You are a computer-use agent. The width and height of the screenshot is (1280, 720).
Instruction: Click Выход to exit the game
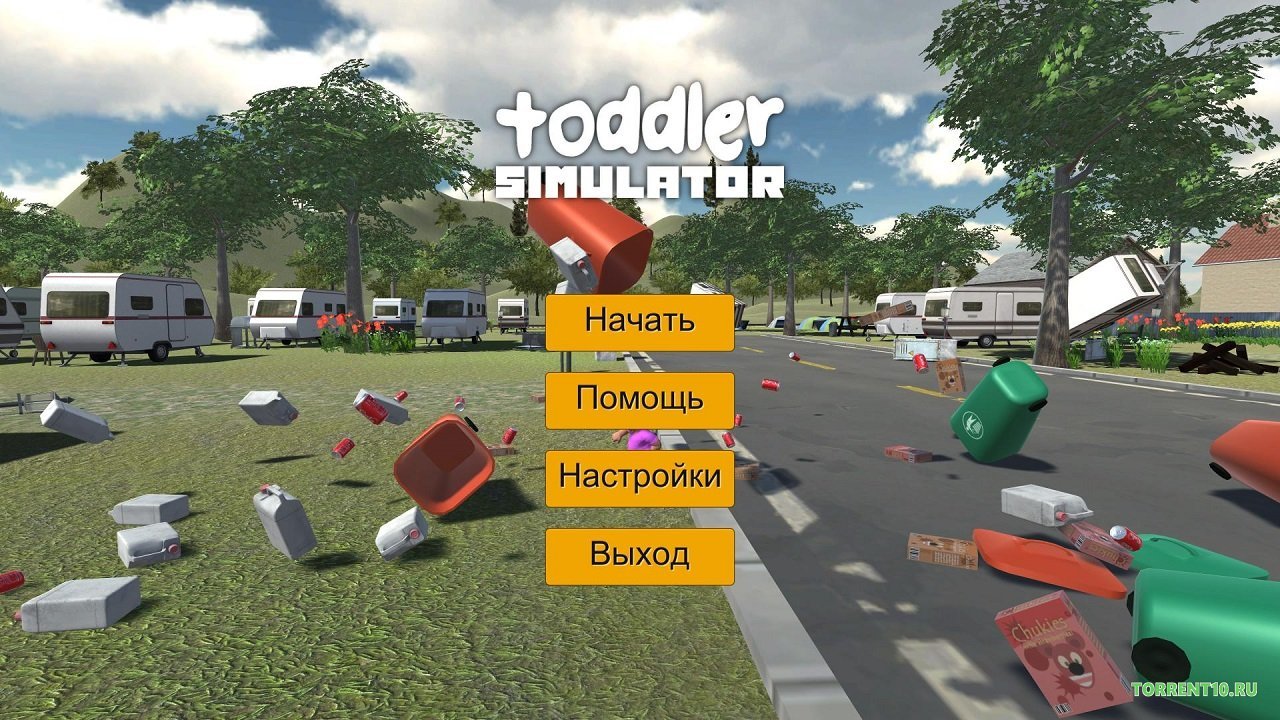[x=639, y=556]
